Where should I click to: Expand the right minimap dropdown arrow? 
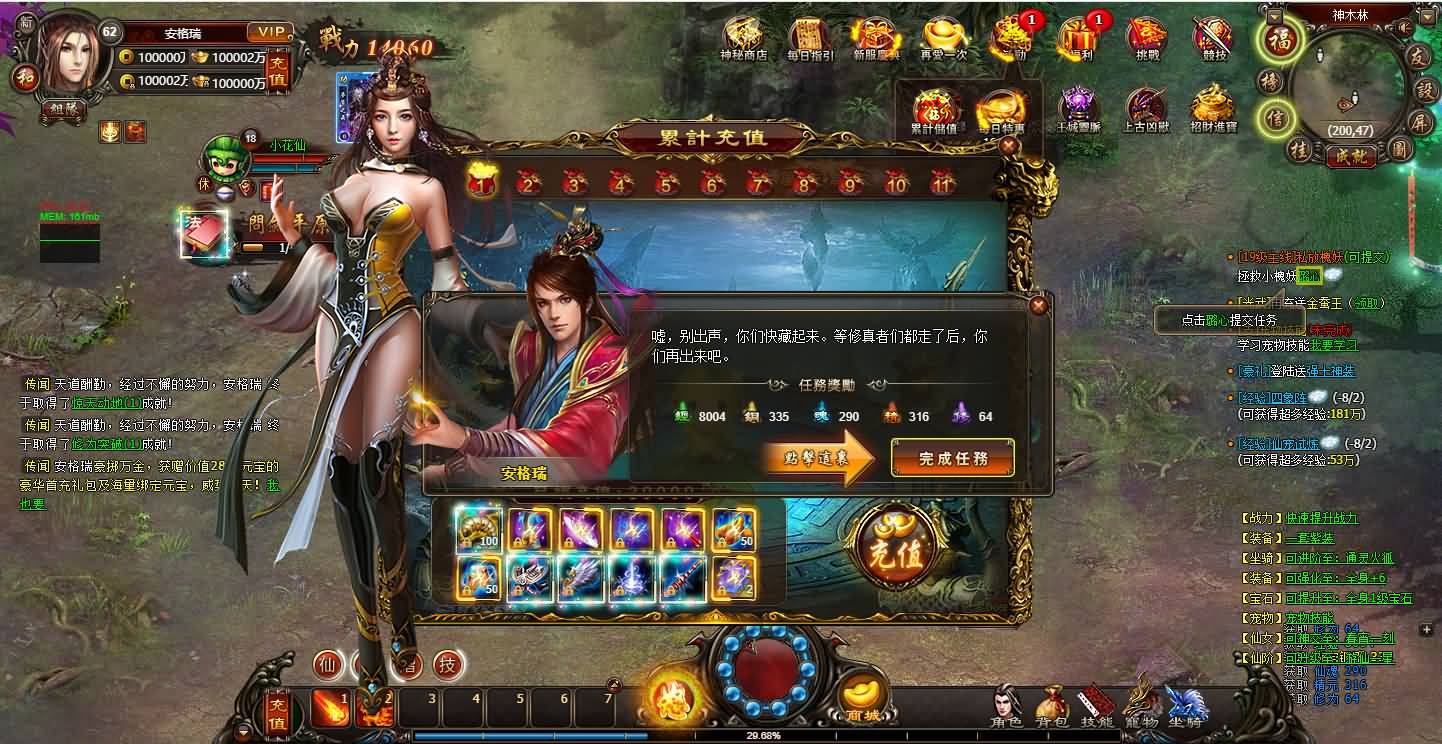[1426, 16]
